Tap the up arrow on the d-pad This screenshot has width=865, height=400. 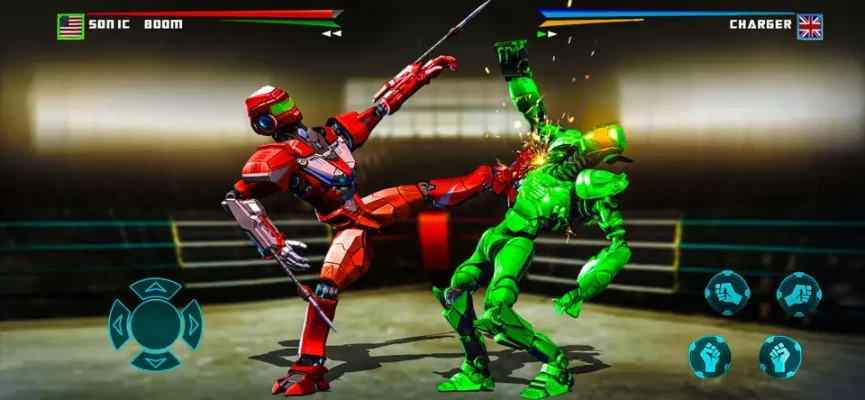coord(155,289)
